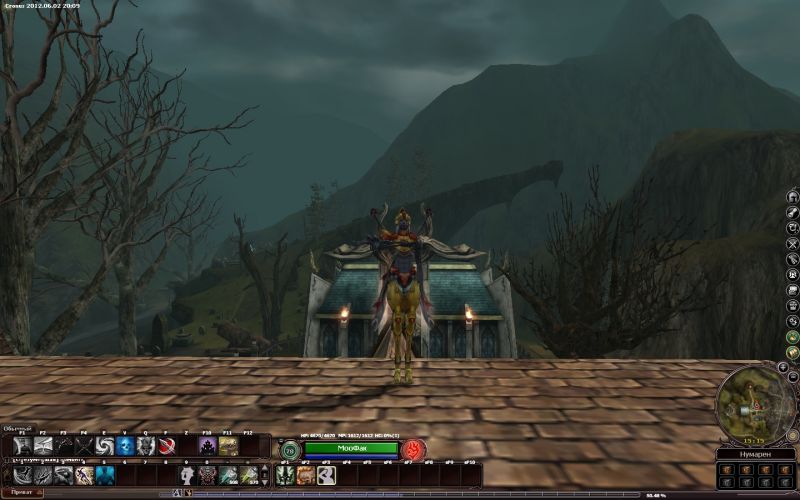Click the Нумарен location label
The width and height of the screenshot is (800, 500).
point(755,455)
